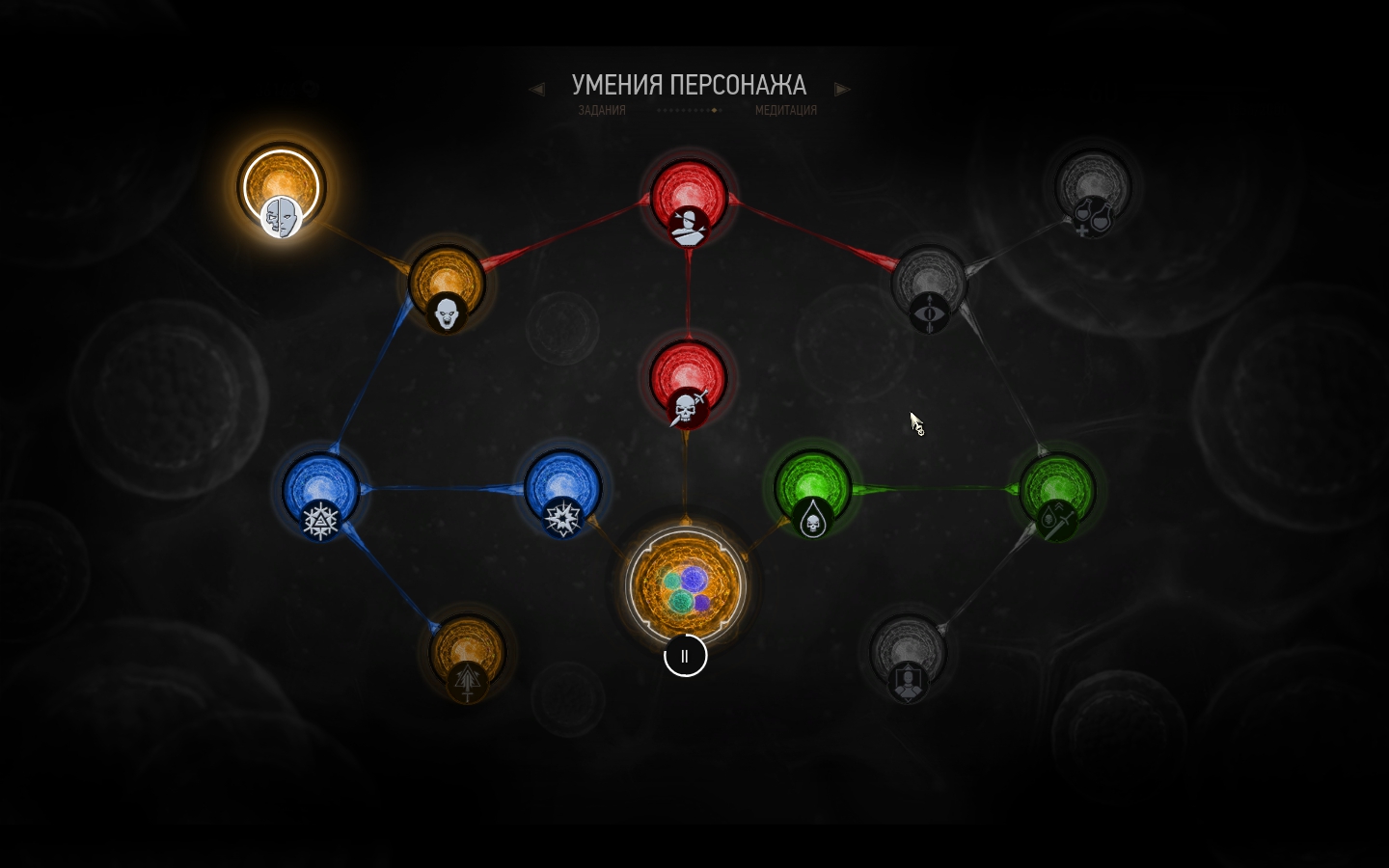The image size is (1389, 868).
Task: Select the gray potion flasks skill node
Action: point(1093,190)
